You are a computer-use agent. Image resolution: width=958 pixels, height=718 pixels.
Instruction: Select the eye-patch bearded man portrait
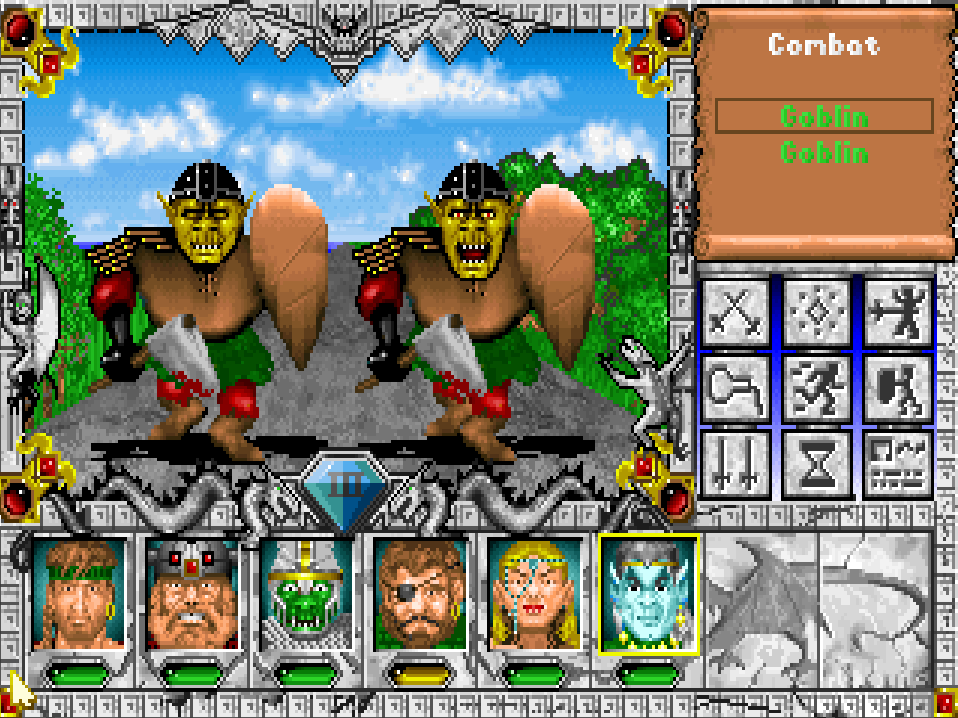(x=421, y=594)
